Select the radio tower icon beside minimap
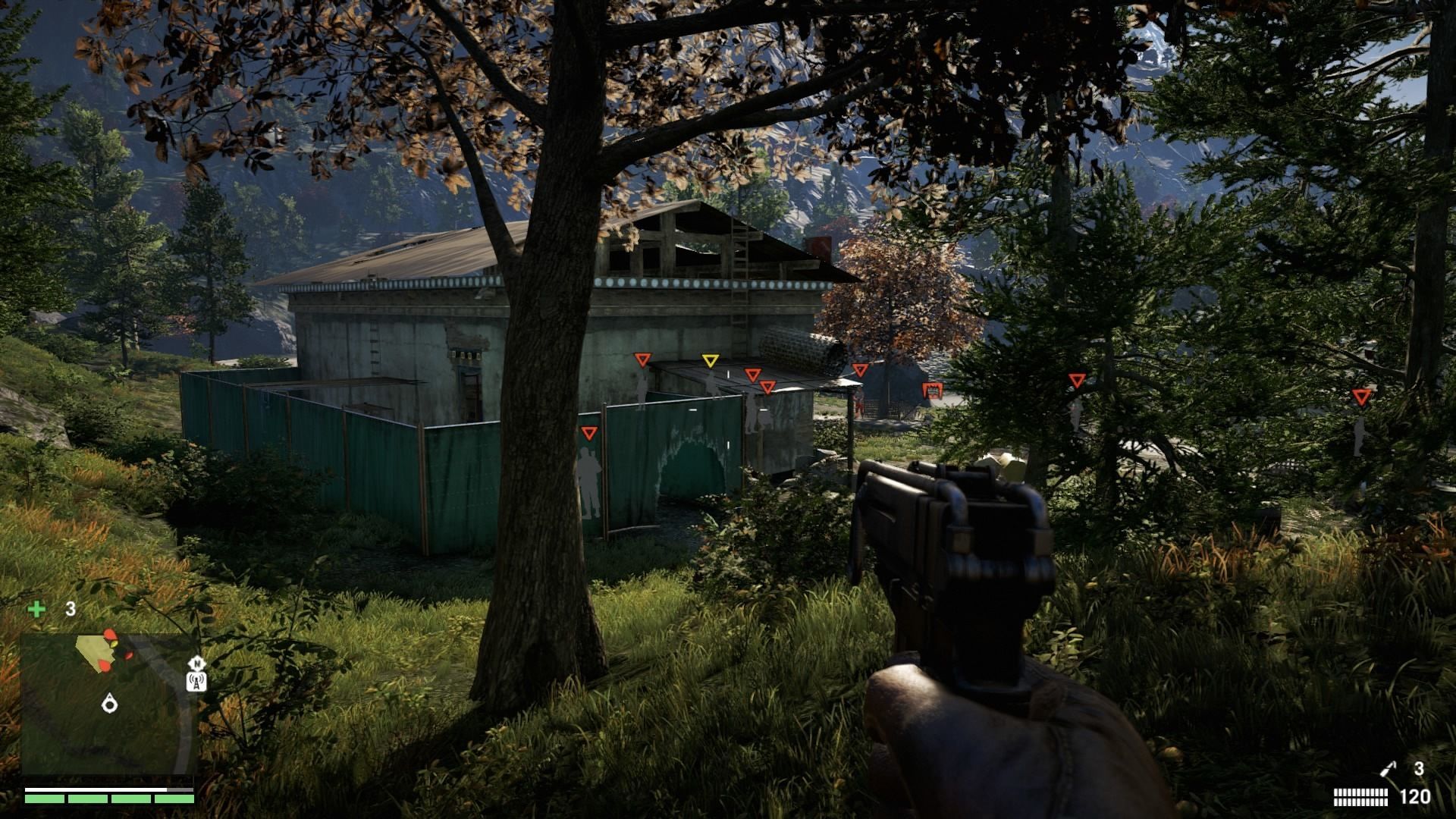 click(196, 681)
